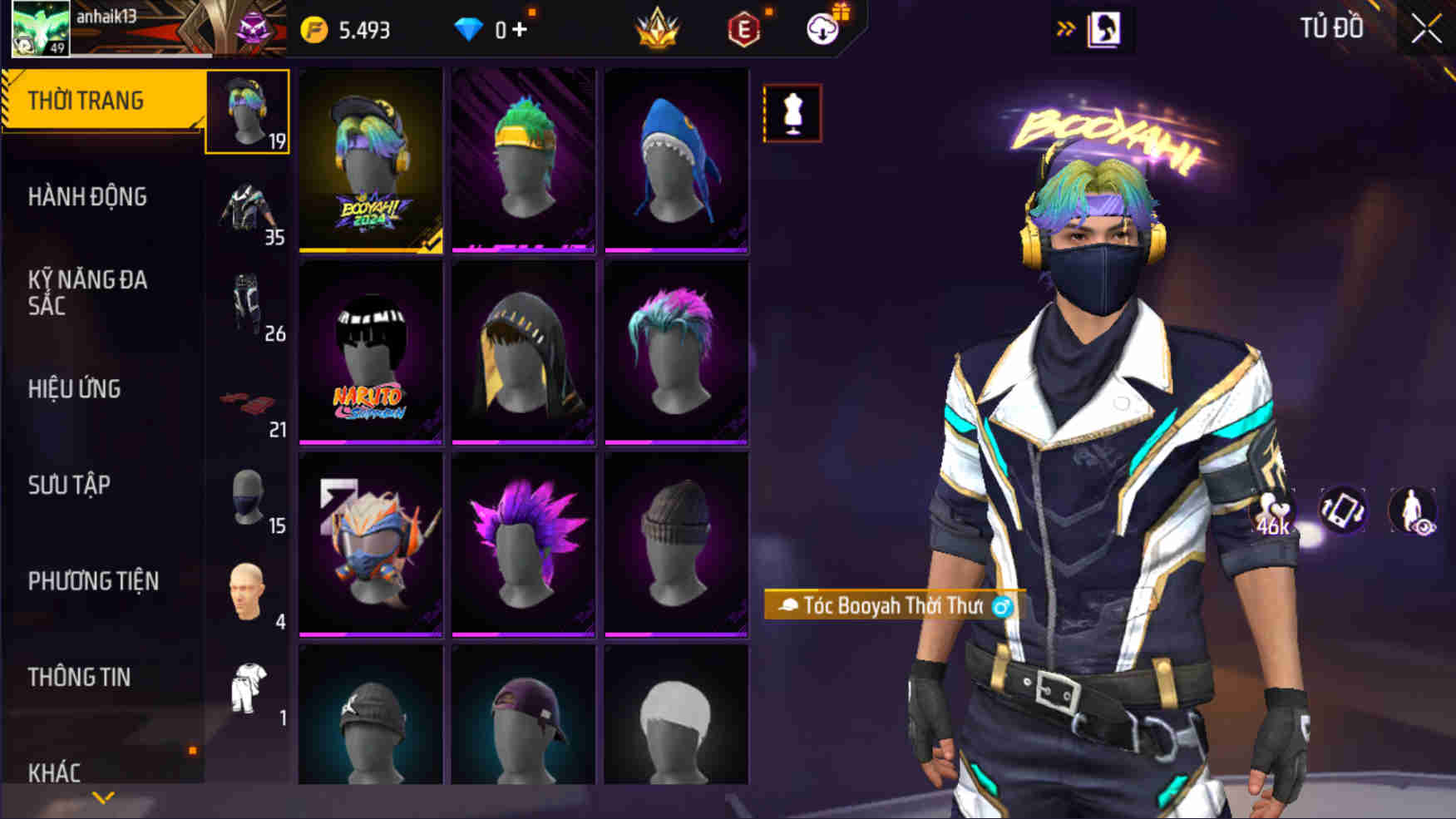Pick the black and gold hood
Viewport: 1456px width, 819px height.
523,353
